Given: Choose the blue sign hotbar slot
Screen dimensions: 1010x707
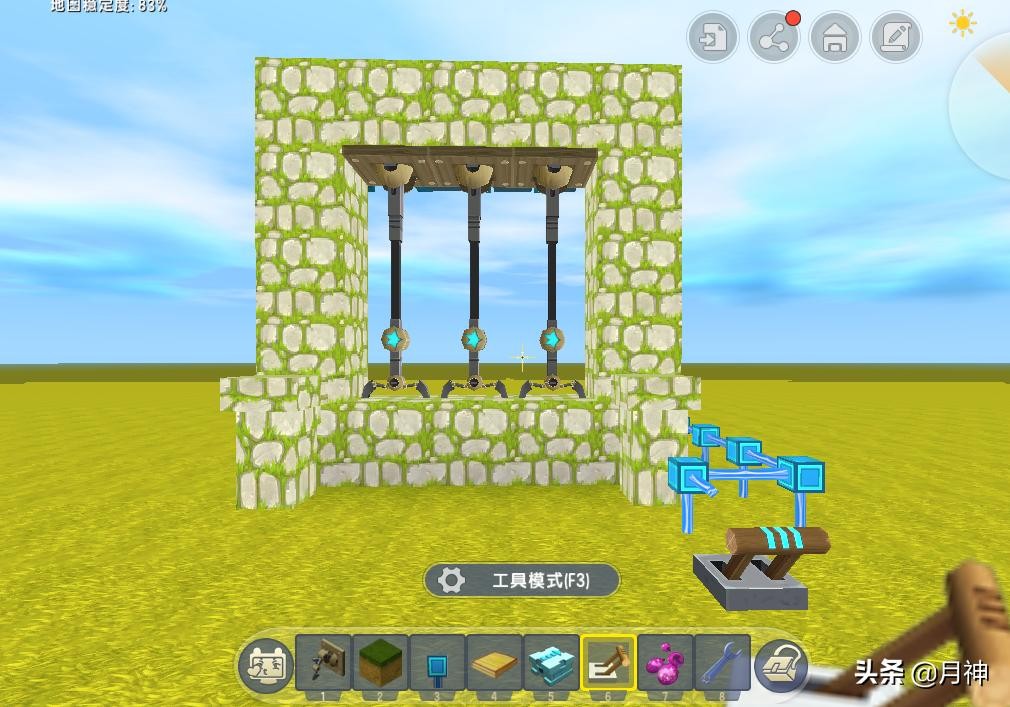Looking at the screenshot, I should [x=437, y=662].
